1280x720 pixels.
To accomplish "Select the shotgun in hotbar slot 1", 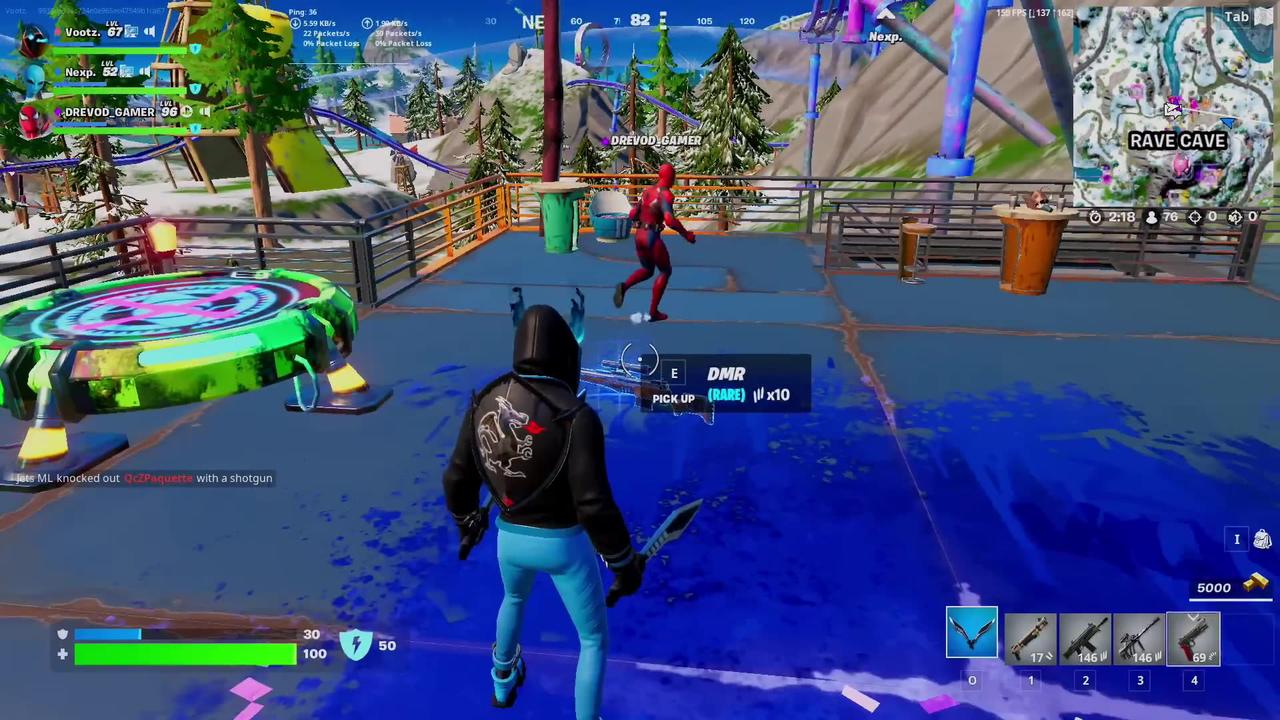I will (1030, 638).
